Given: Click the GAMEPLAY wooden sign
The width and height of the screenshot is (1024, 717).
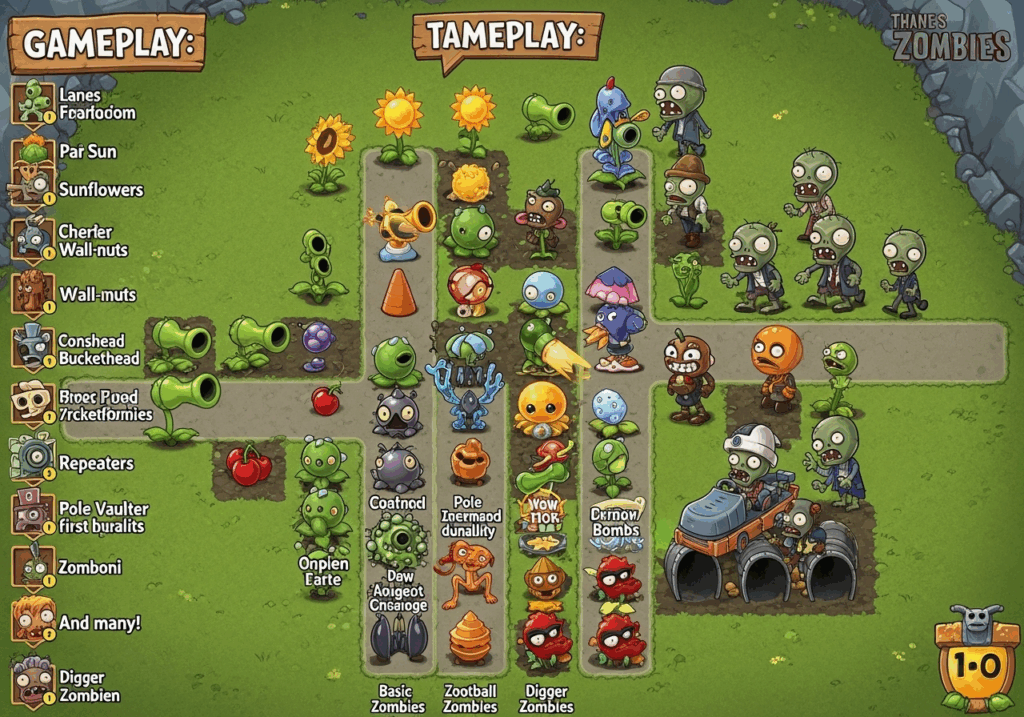Looking at the screenshot, I should 106,45.
